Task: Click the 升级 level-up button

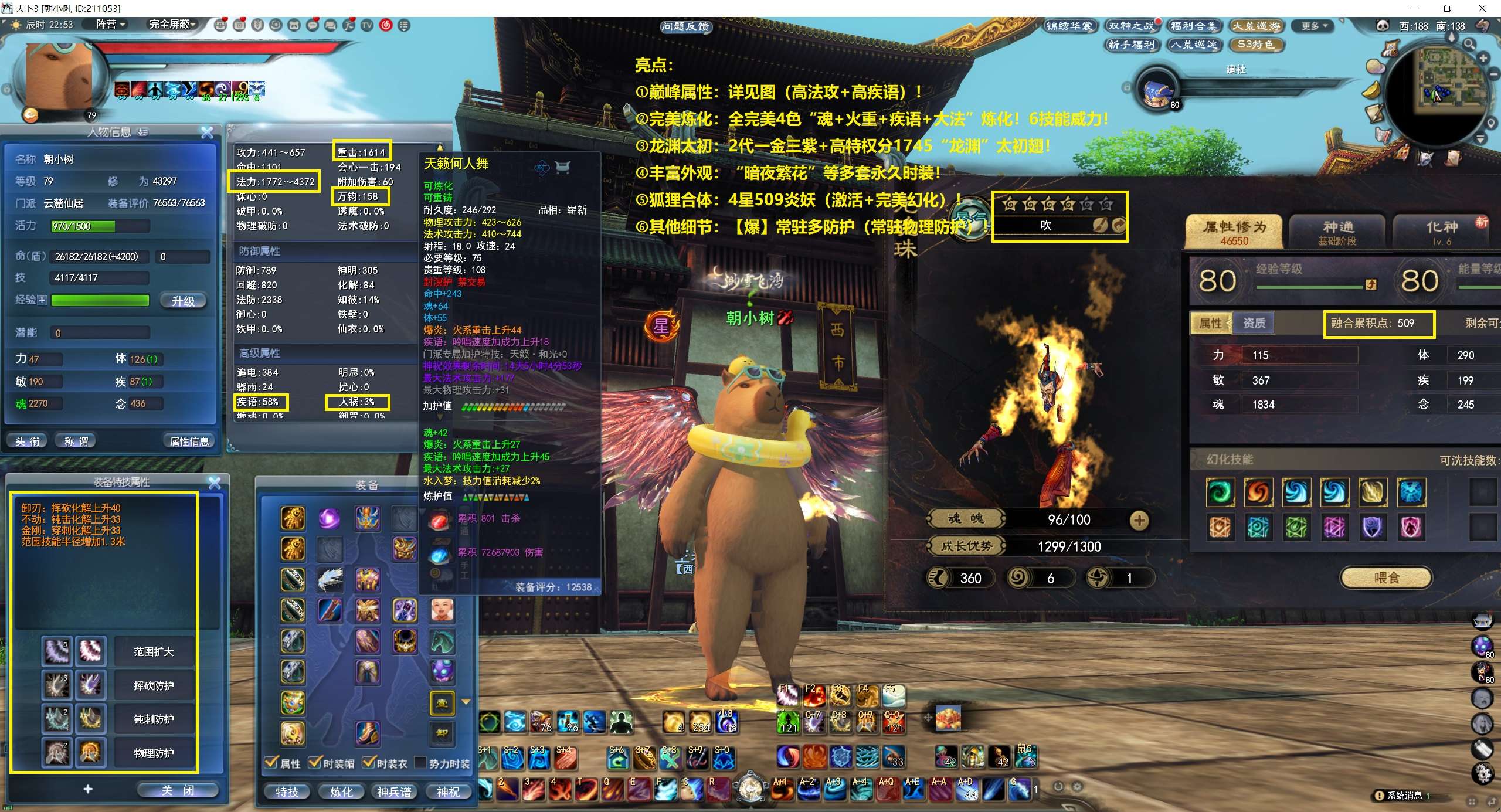Action: (183, 301)
